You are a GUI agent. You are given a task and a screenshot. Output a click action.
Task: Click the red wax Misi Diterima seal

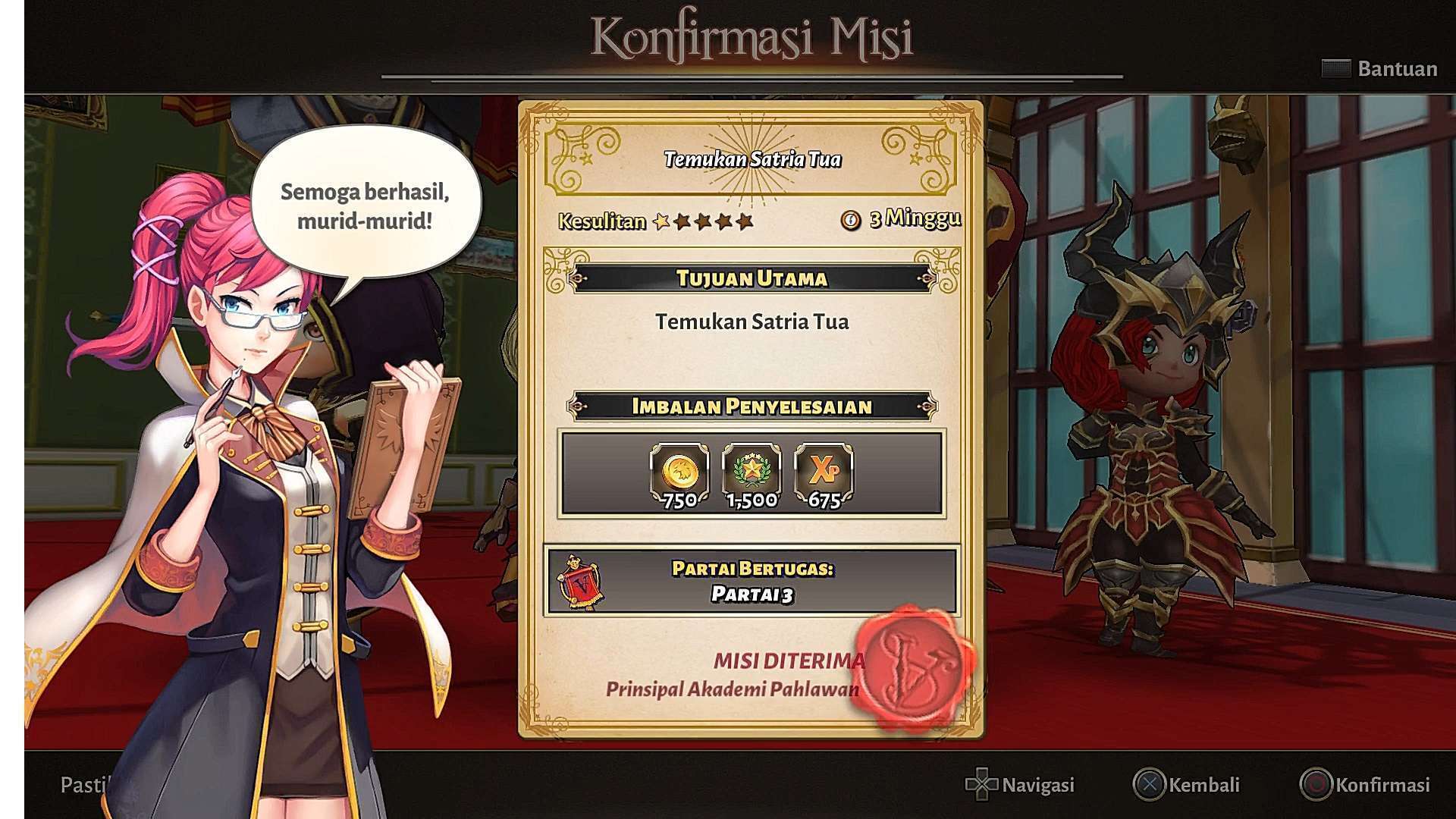click(914, 665)
